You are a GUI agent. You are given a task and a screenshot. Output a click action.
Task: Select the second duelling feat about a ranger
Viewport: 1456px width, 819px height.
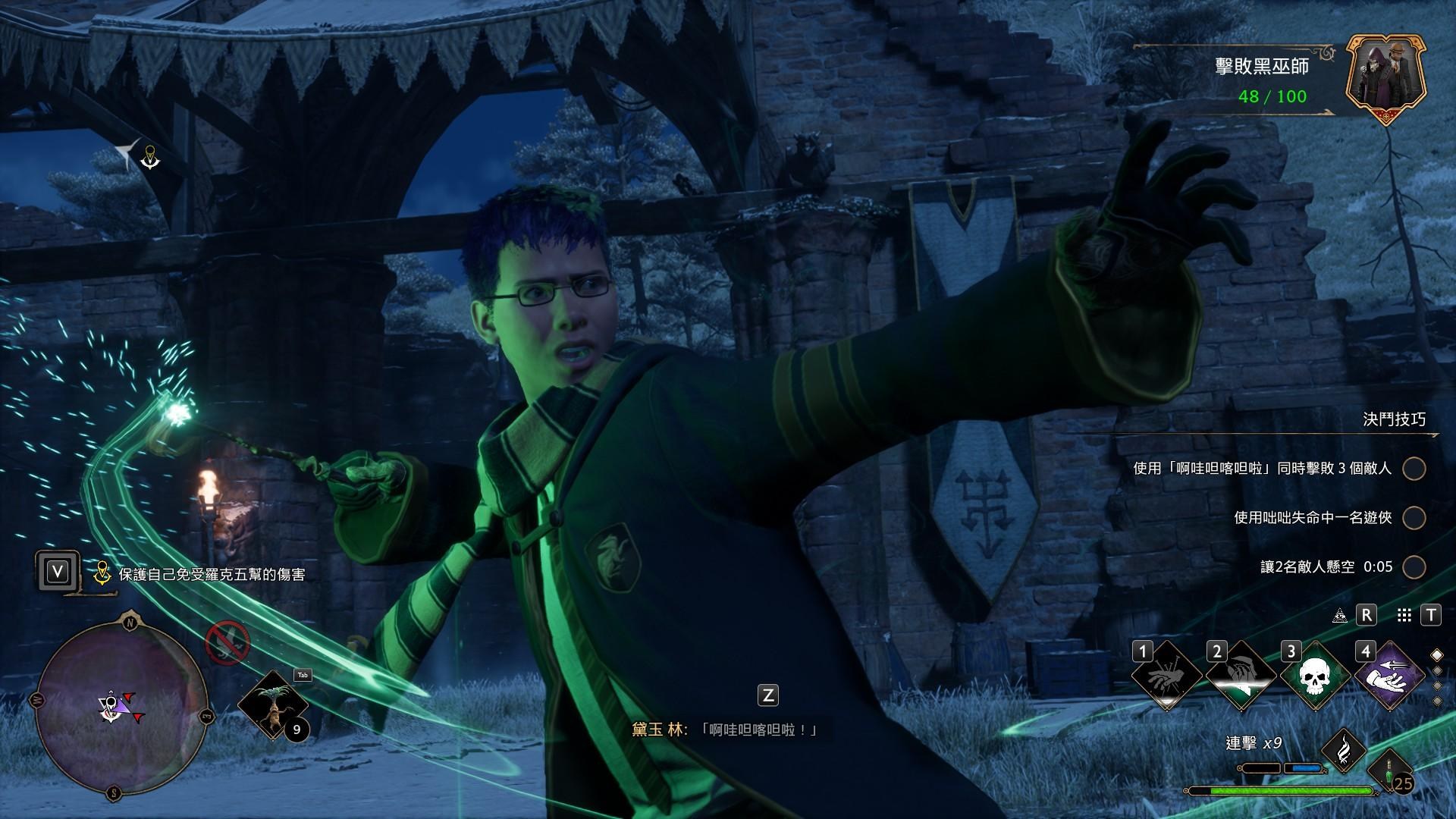(1313, 518)
